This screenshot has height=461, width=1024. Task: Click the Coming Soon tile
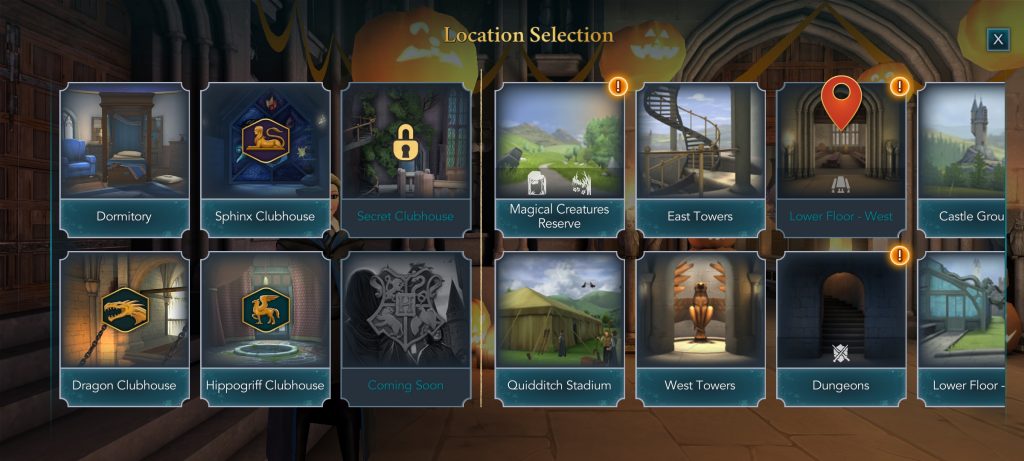pos(405,327)
